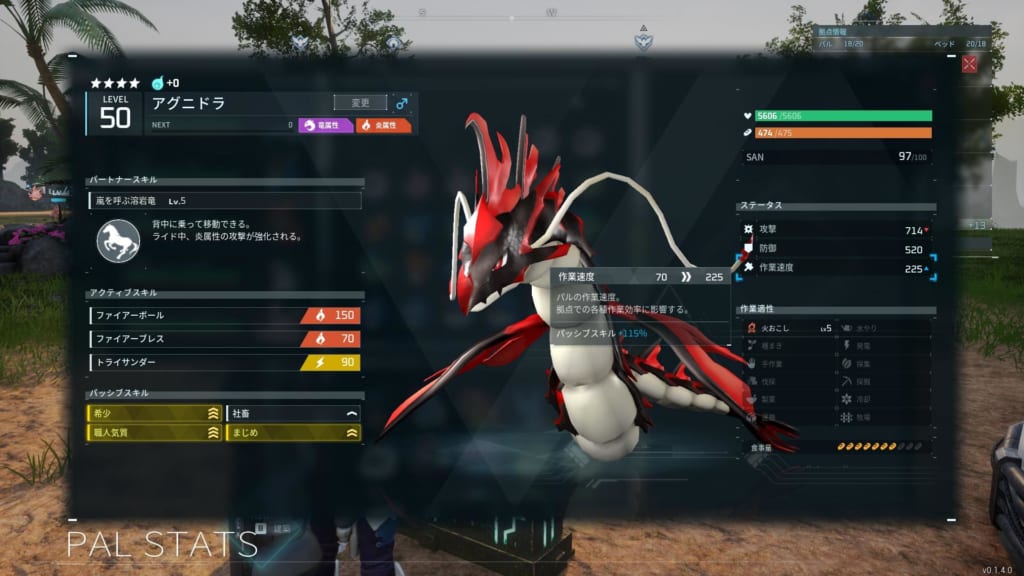This screenshot has width=1024, height=576.
Task: Click the 竜属性 element tag
Action: pos(326,126)
